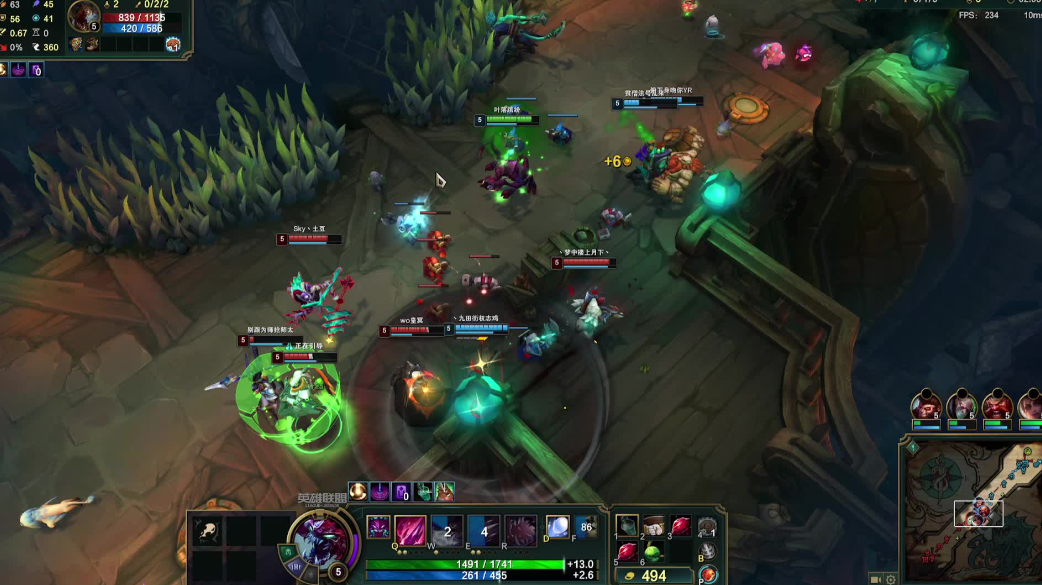
Task: Use the item in inventory slot 1
Action: 627,527
